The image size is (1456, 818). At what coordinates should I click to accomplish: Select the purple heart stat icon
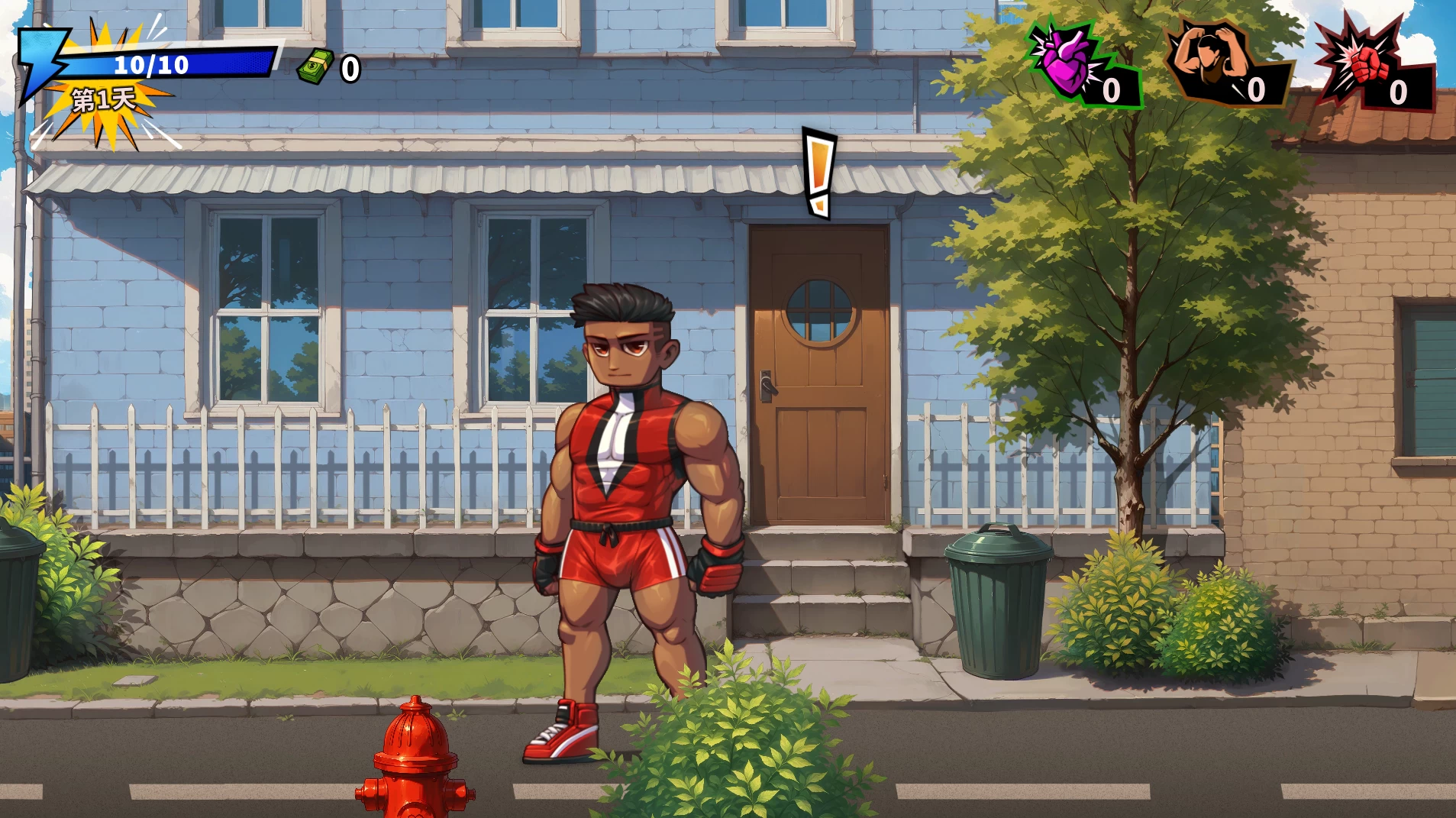click(x=1062, y=61)
